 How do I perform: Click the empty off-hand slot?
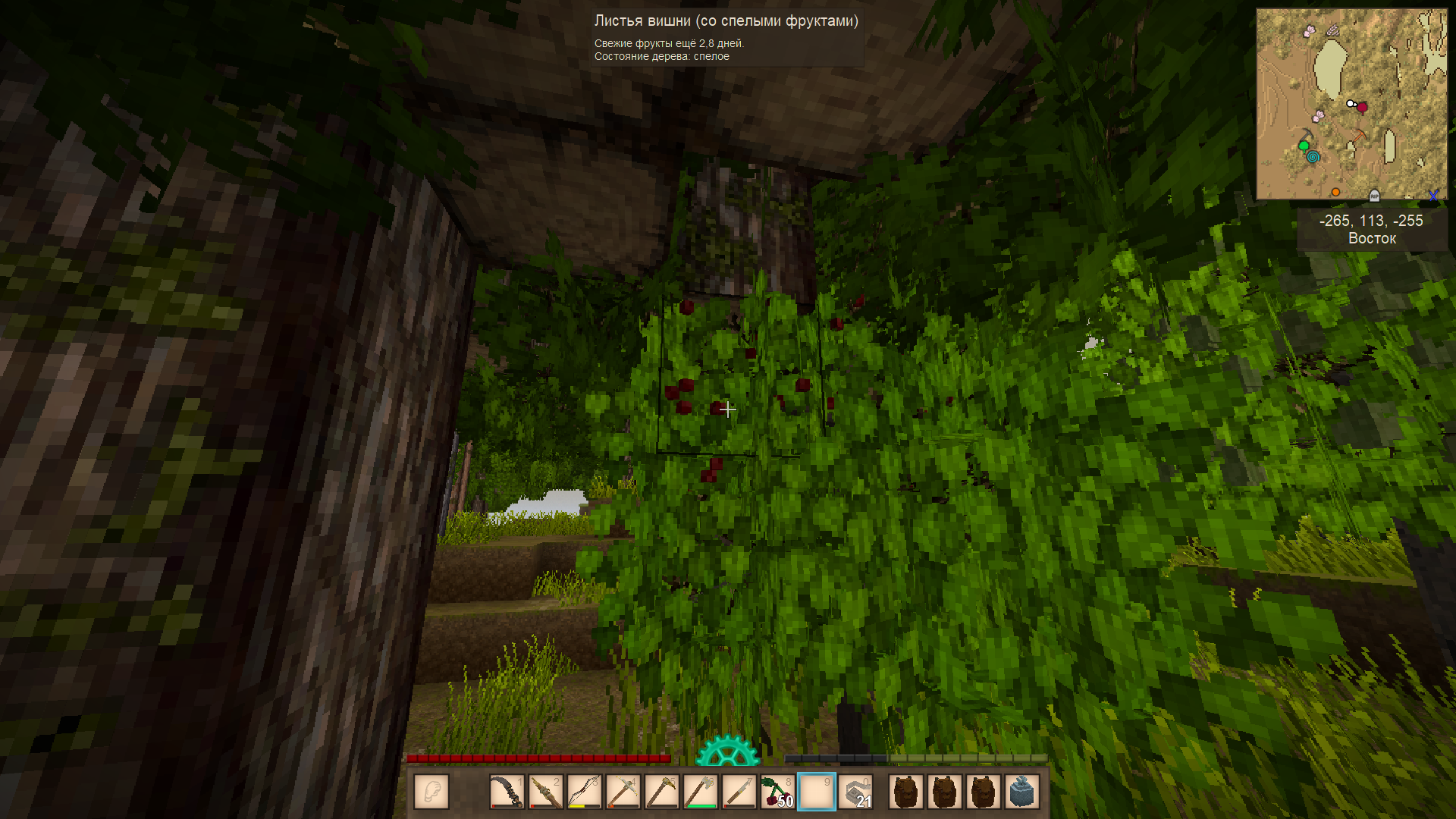431,792
